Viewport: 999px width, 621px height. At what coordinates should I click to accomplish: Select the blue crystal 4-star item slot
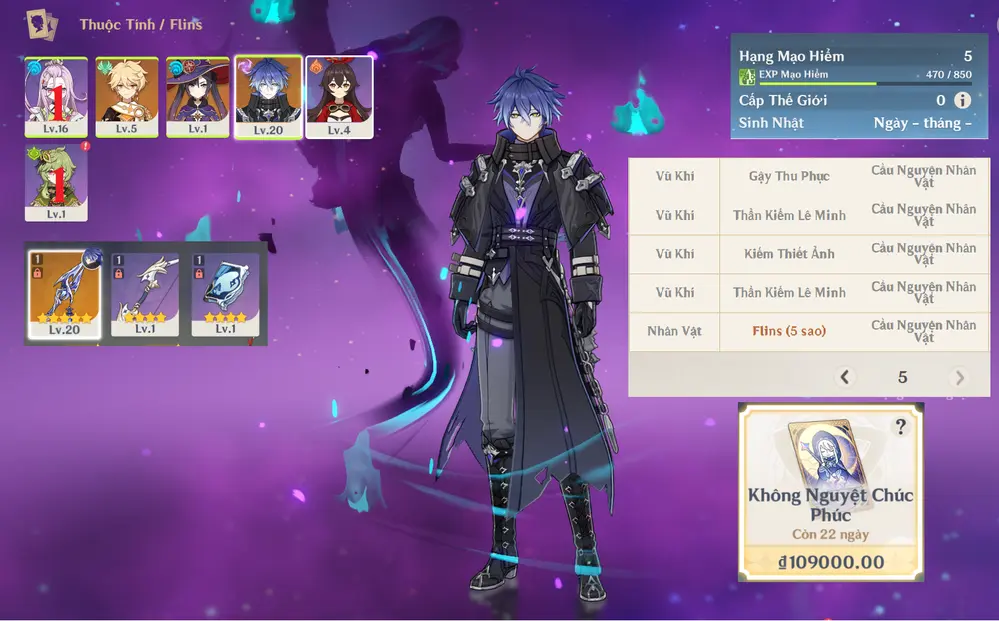tap(225, 294)
